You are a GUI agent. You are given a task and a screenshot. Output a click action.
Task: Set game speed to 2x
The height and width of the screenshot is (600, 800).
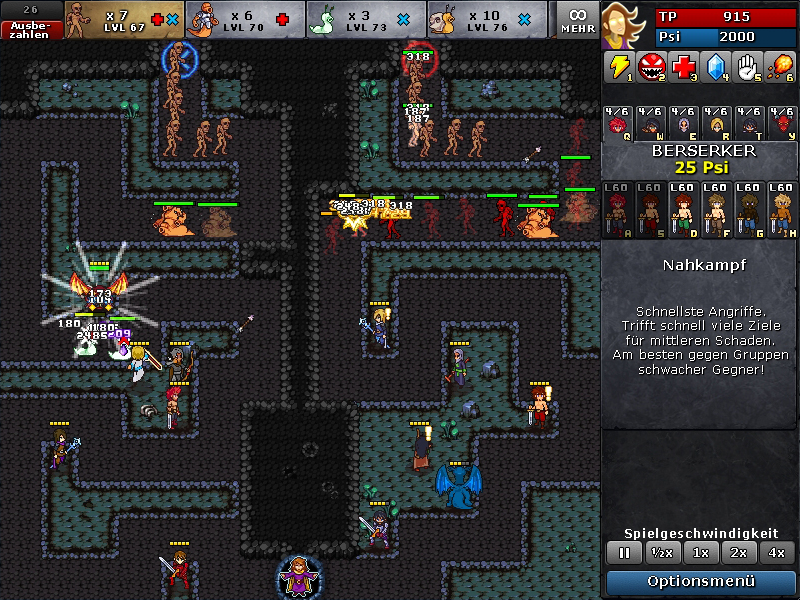point(739,552)
